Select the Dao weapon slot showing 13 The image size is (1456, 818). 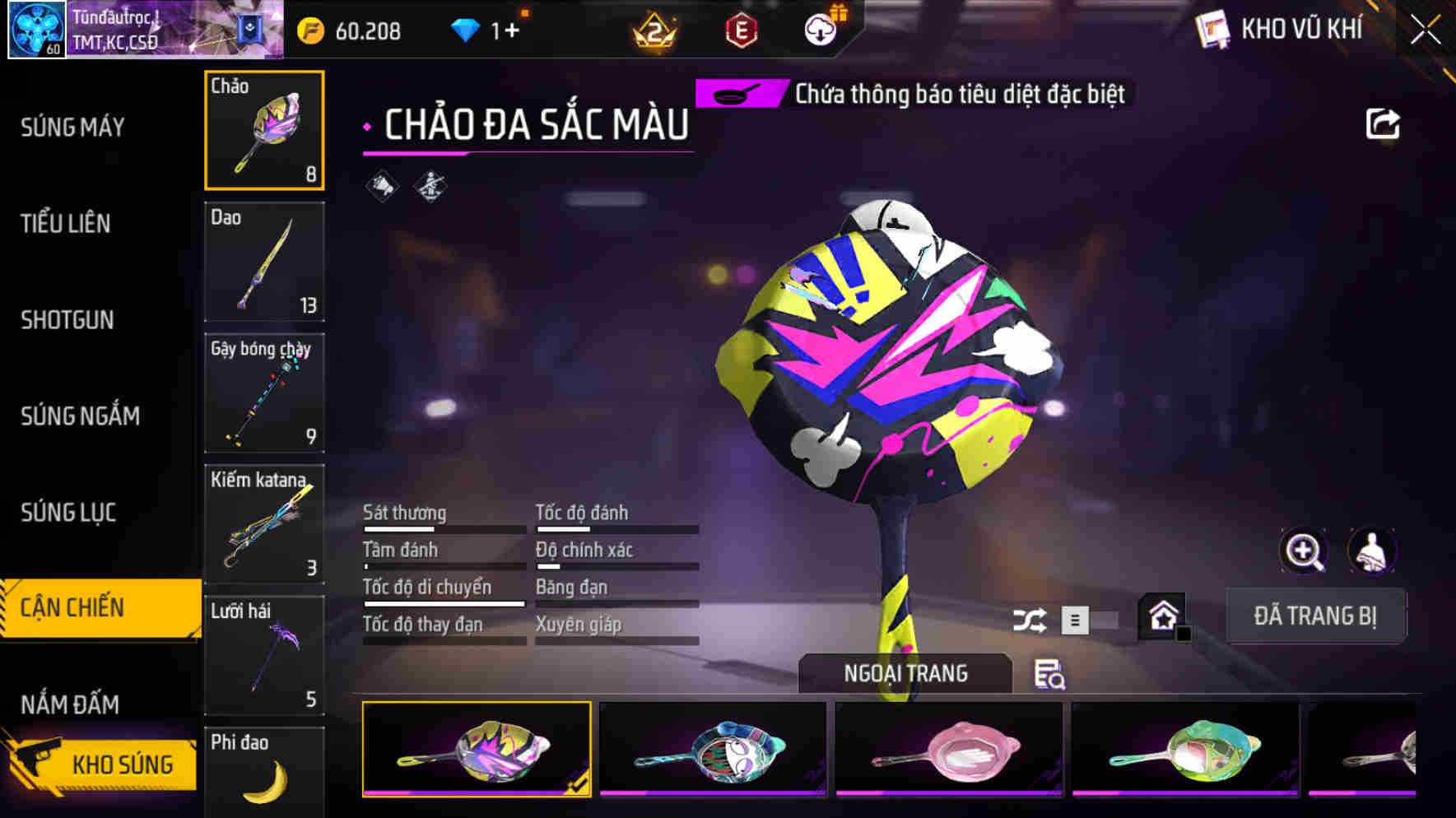pyautogui.click(x=264, y=262)
